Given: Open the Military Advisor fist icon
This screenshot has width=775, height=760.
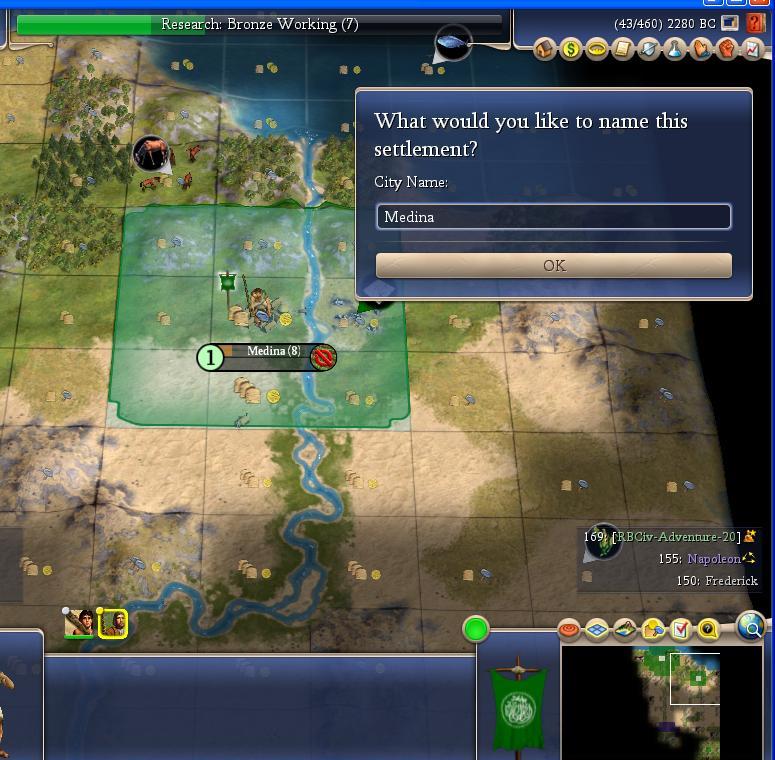Looking at the screenshot, I should [727, 49].
